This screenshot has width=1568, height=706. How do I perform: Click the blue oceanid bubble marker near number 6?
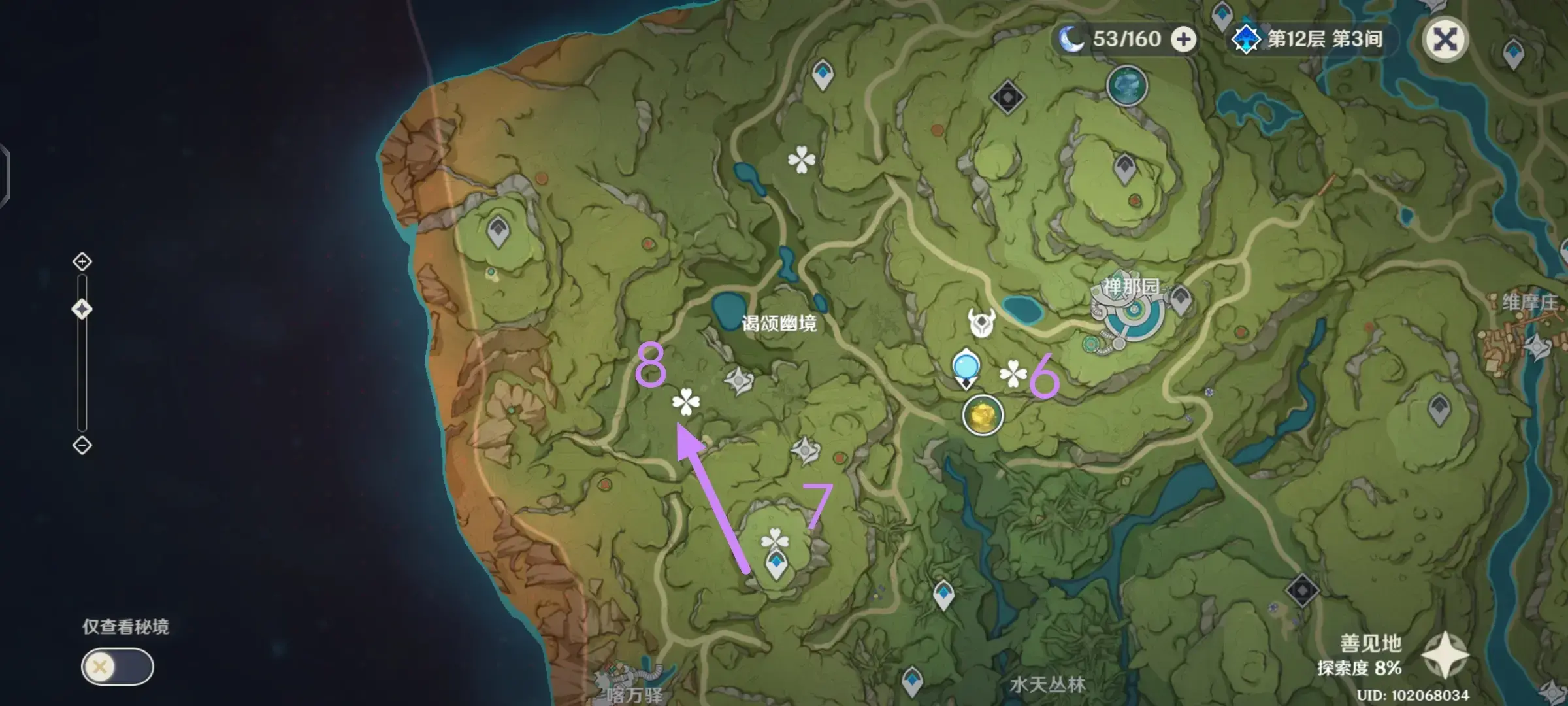(965, 366)
